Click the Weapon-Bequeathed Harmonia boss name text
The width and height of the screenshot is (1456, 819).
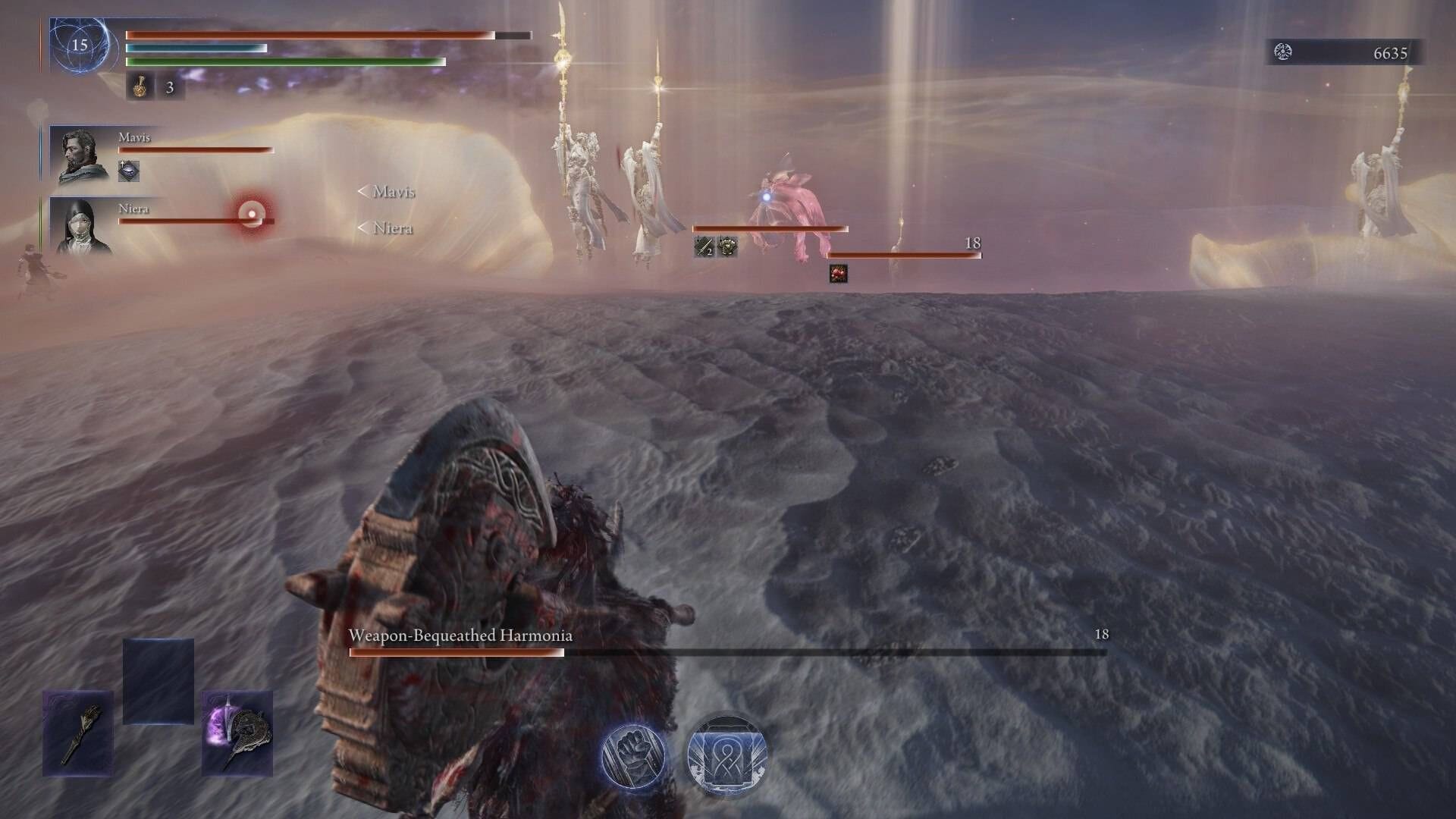click(461, 638)
